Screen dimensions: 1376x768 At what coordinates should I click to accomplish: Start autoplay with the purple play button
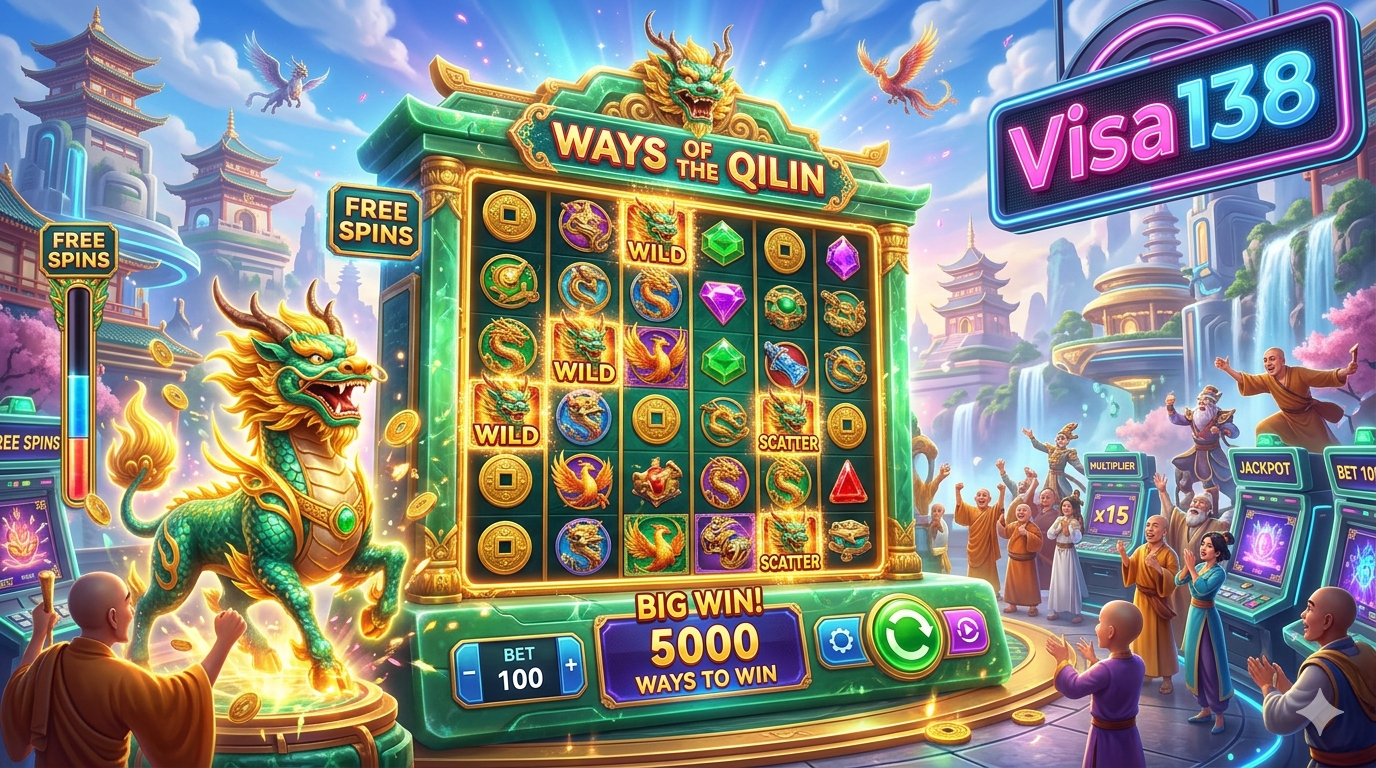click(966, 633)
